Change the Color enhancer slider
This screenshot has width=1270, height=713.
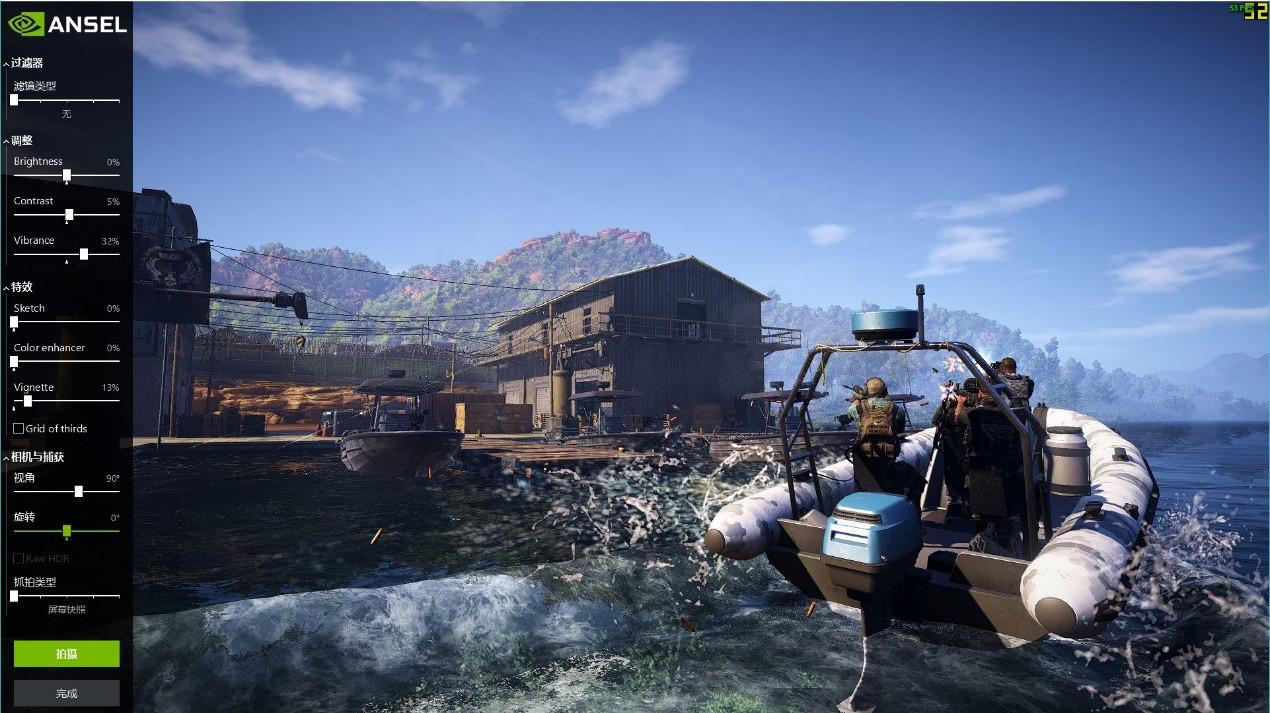(x=14, y=361)
